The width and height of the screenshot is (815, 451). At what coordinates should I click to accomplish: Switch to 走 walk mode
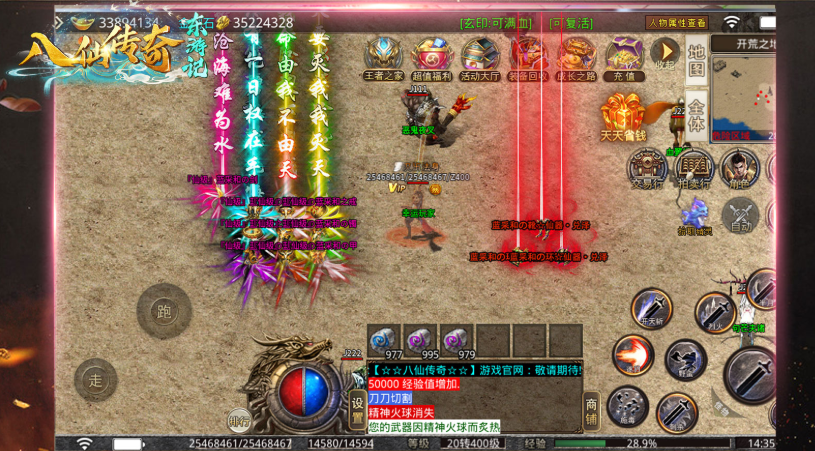pyautogui.click(x=96, y=380)
